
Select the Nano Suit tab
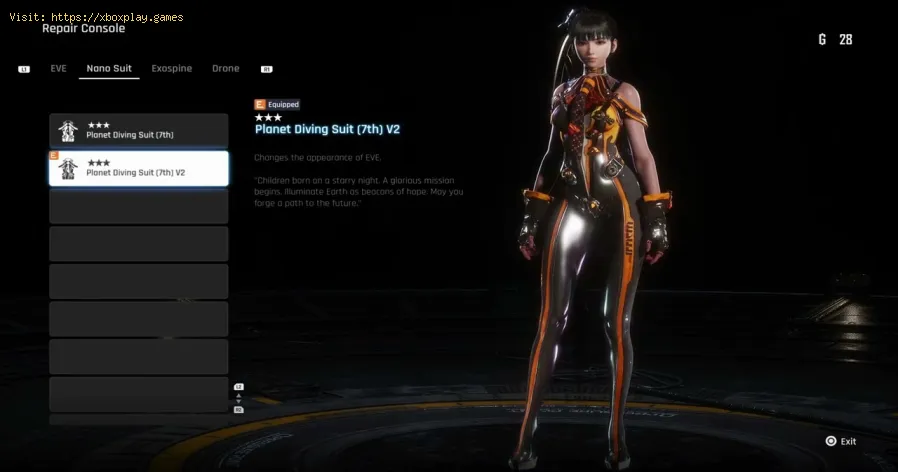[109, 69]
